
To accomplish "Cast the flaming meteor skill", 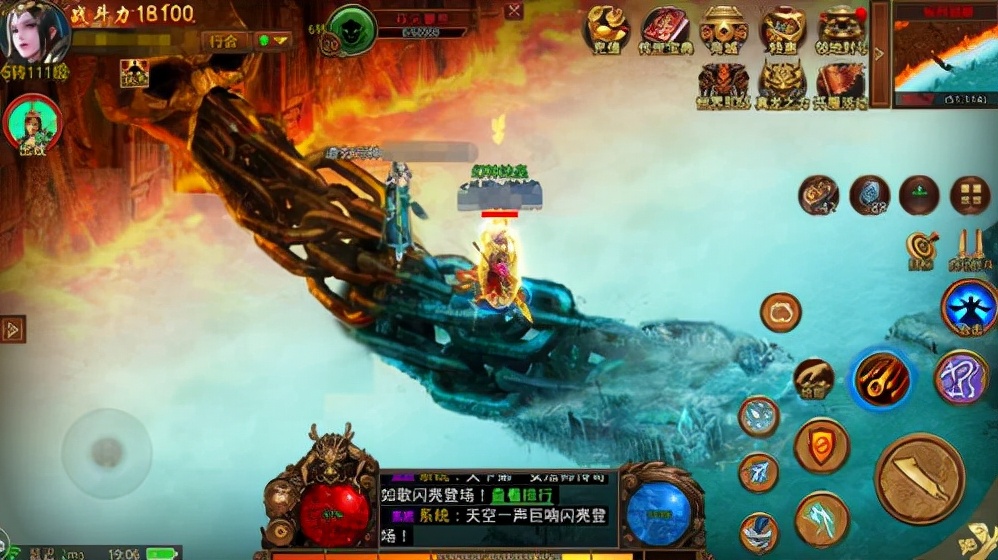I will click(x=882, y=380).
